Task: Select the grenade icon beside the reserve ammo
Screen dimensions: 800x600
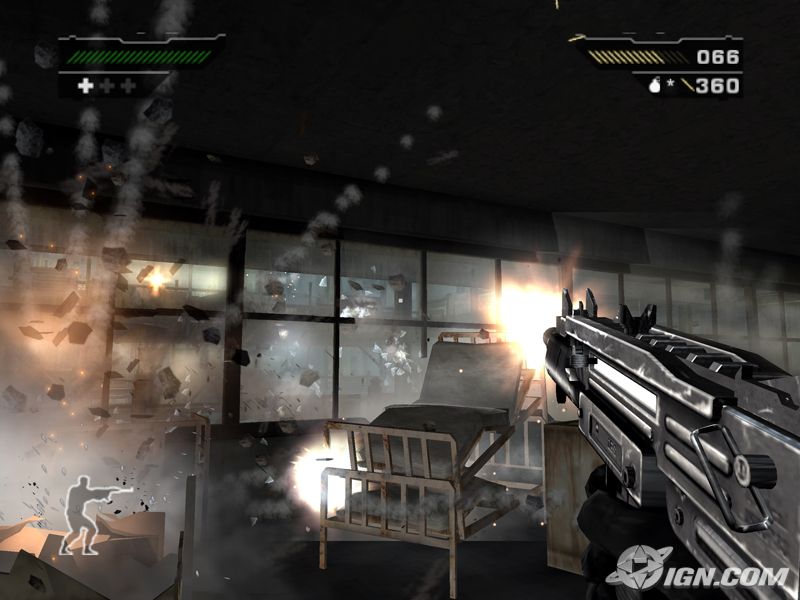Action: click(x=655, y=86)
